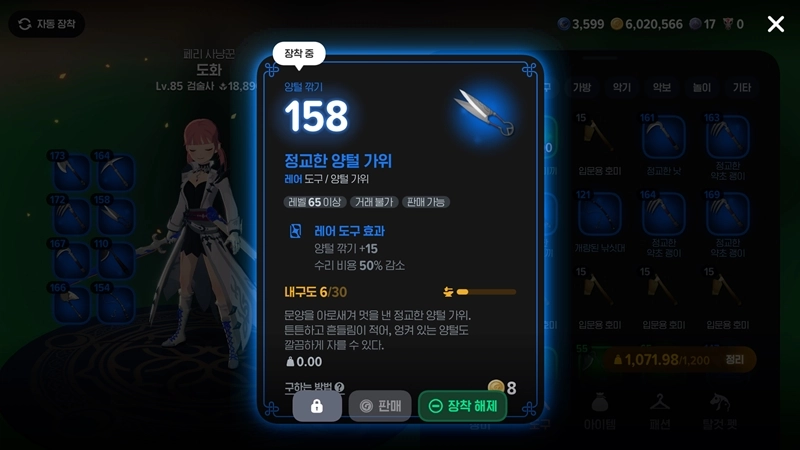Sort the inventory with 정리
800x450 pixels.
click(x=736, y=359)
